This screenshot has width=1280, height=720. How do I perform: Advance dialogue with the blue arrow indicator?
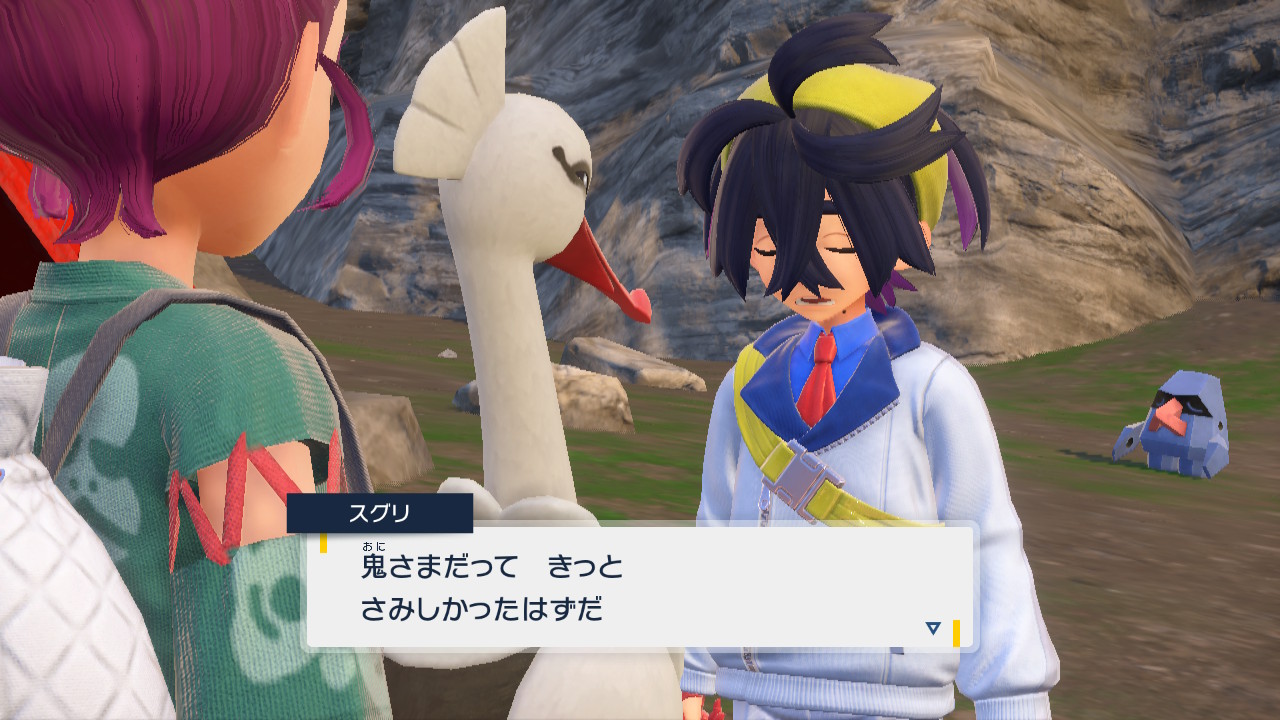pos(933,628)
